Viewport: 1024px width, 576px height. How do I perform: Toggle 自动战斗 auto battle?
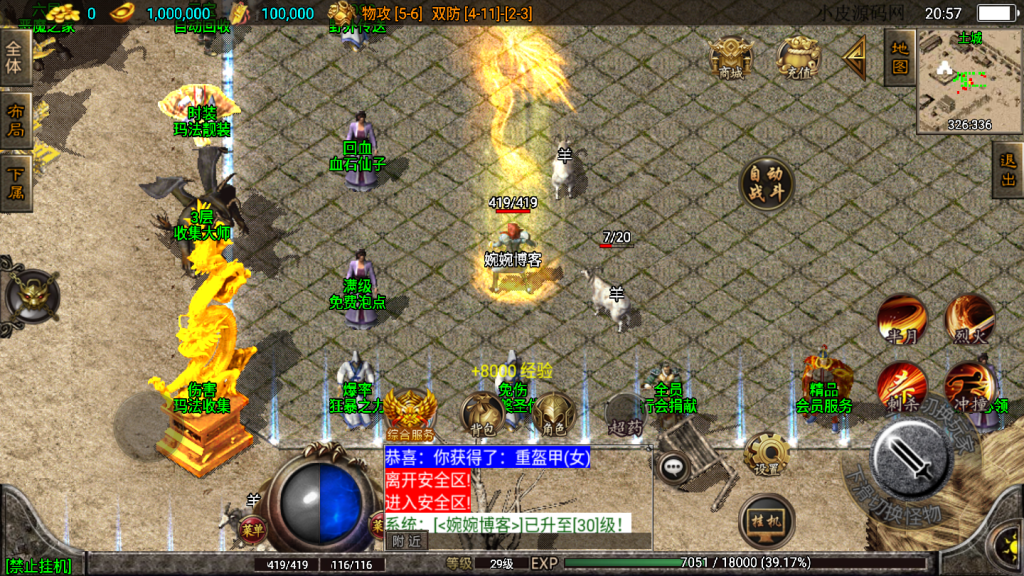coord(767,185)
